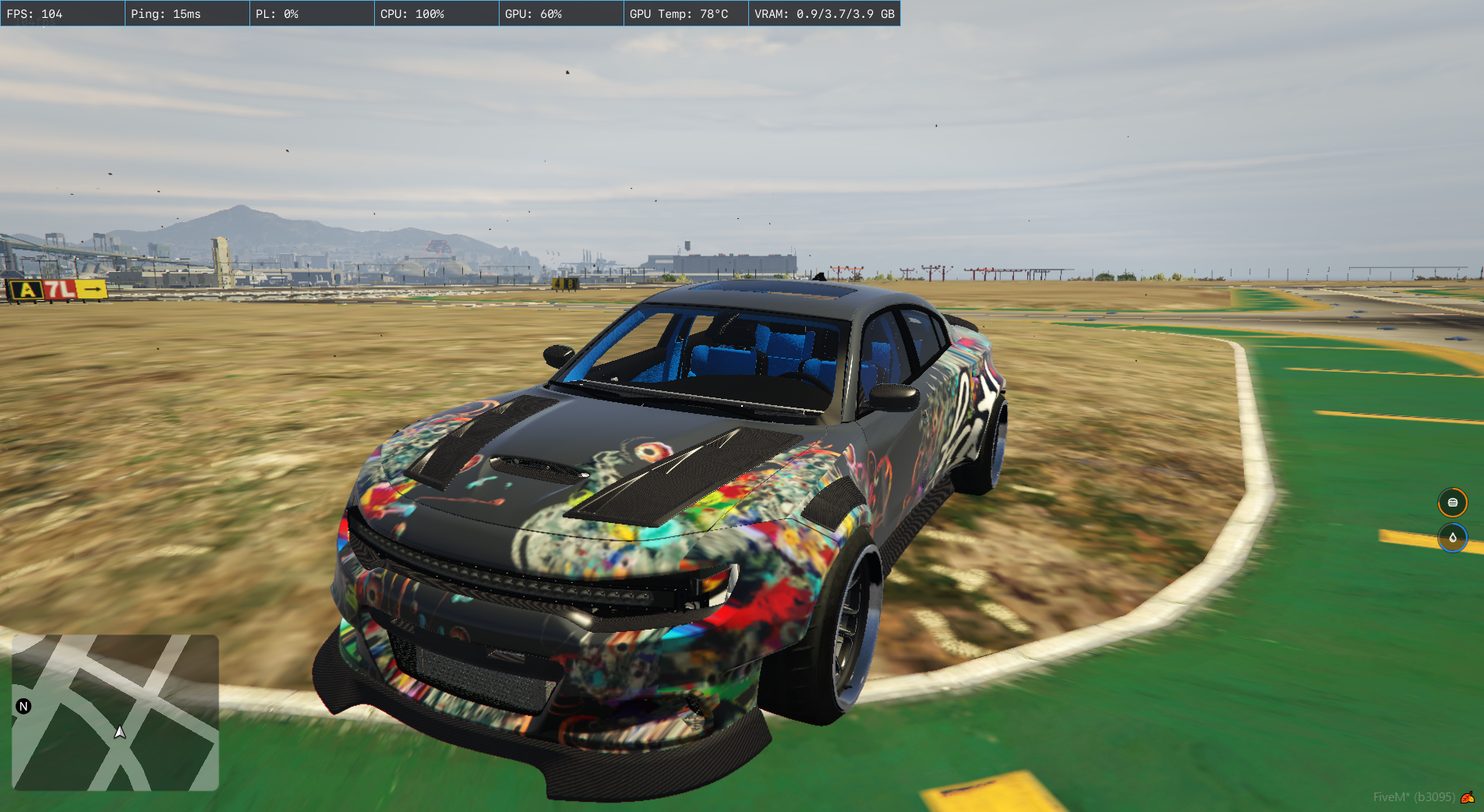Image resolution: width=1484 pixels, height=812 pixels.
Task: Click the player arrow on the minimap
Action: (119, 732)
